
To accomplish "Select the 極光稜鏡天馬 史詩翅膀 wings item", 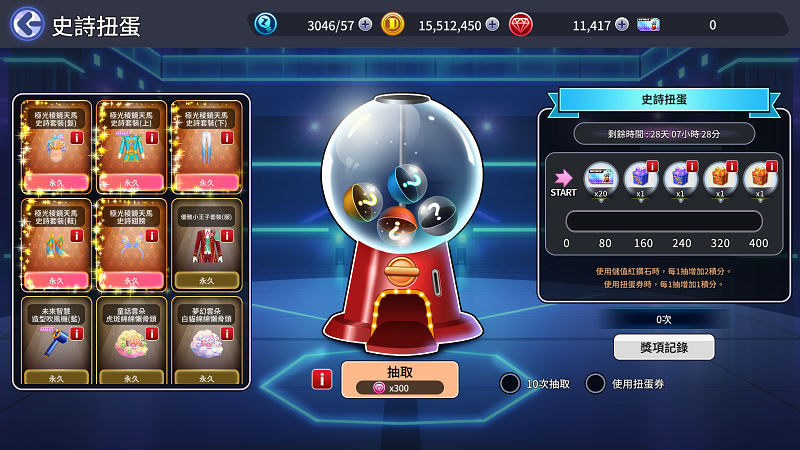I will [x=132, y=244].
